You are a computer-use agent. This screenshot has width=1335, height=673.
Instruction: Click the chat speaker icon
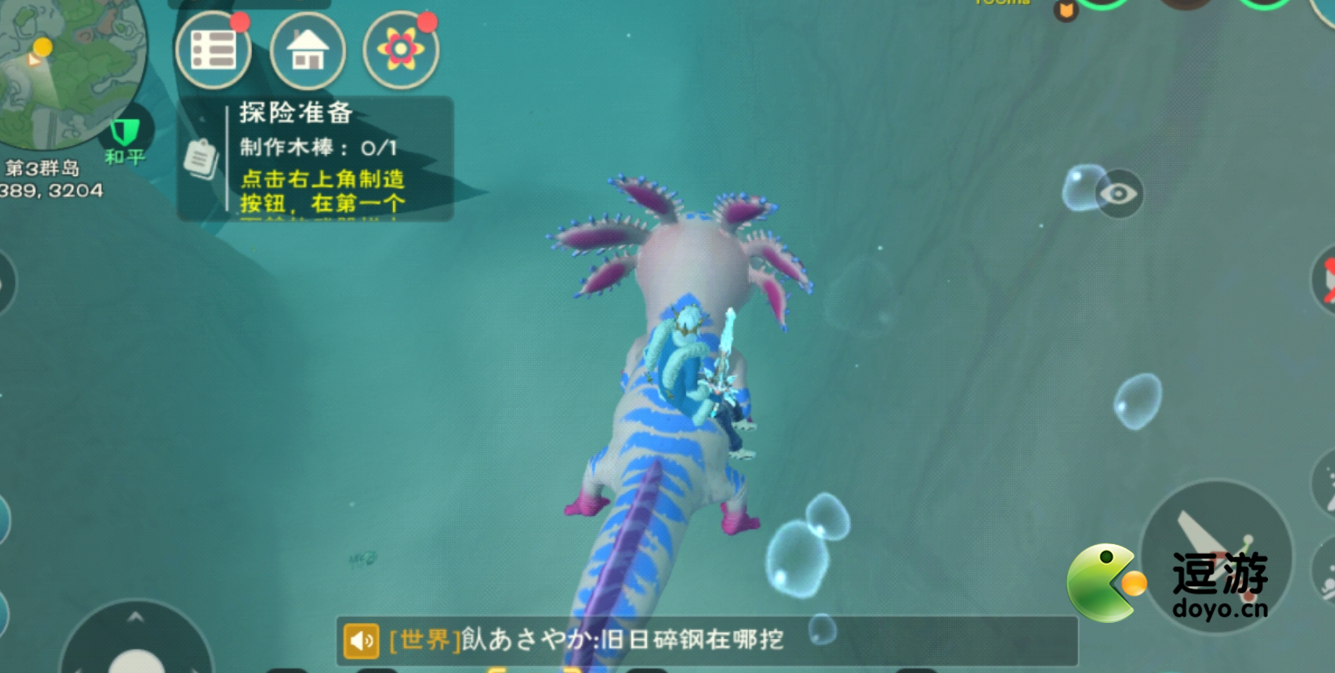pyautogui.click(x=362, y=641)
